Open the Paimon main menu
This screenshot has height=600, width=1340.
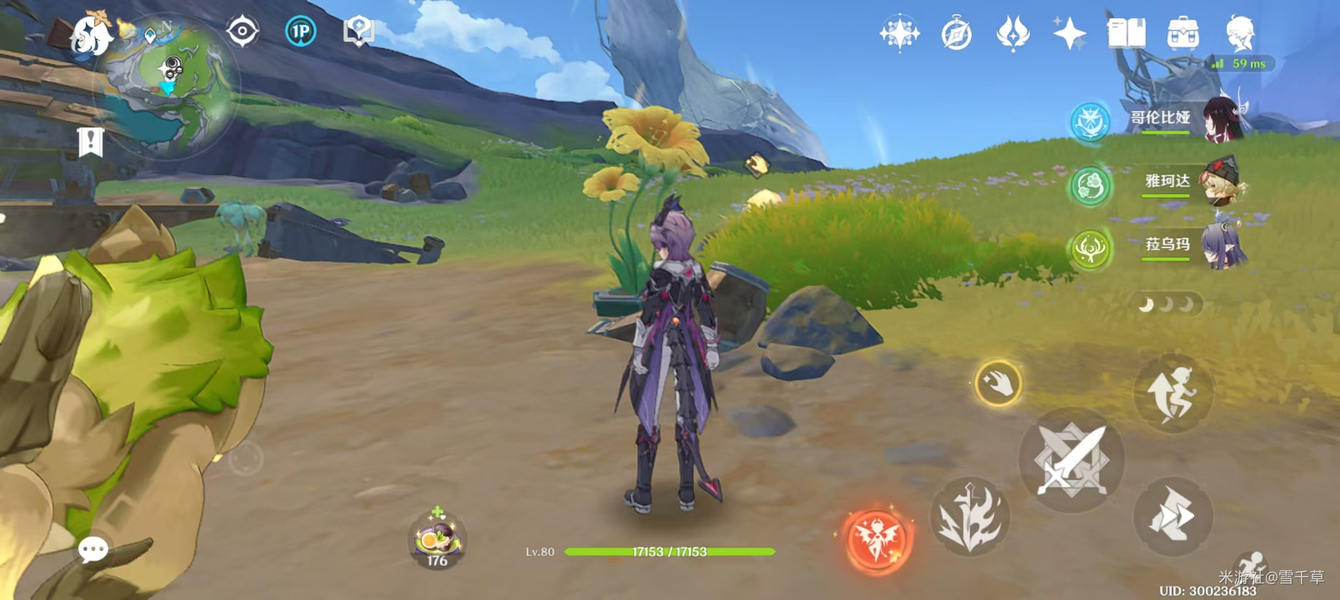pyautogui.click(x=92, y=36)
